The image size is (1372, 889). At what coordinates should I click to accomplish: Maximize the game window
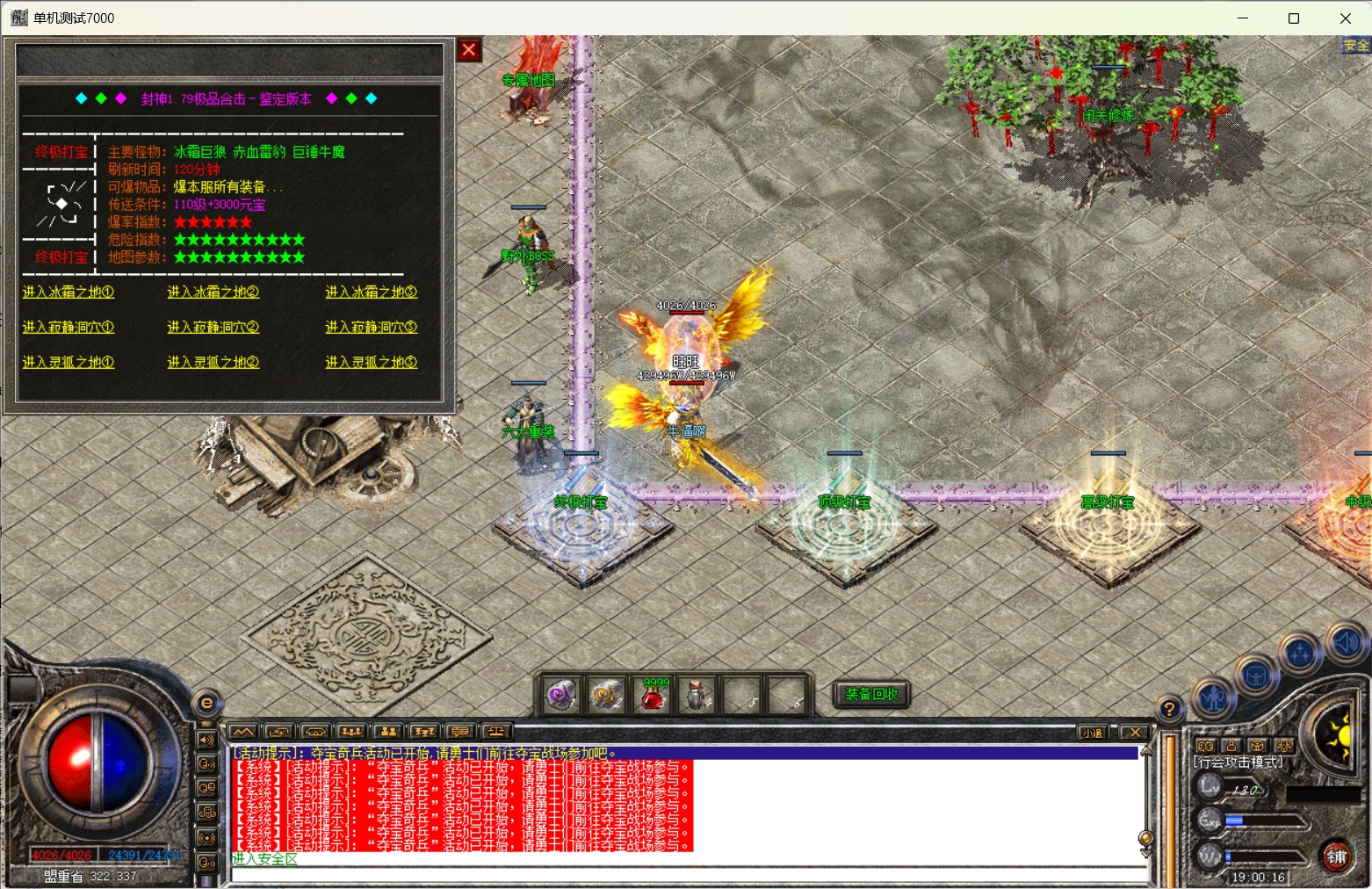pos(1294,18)
